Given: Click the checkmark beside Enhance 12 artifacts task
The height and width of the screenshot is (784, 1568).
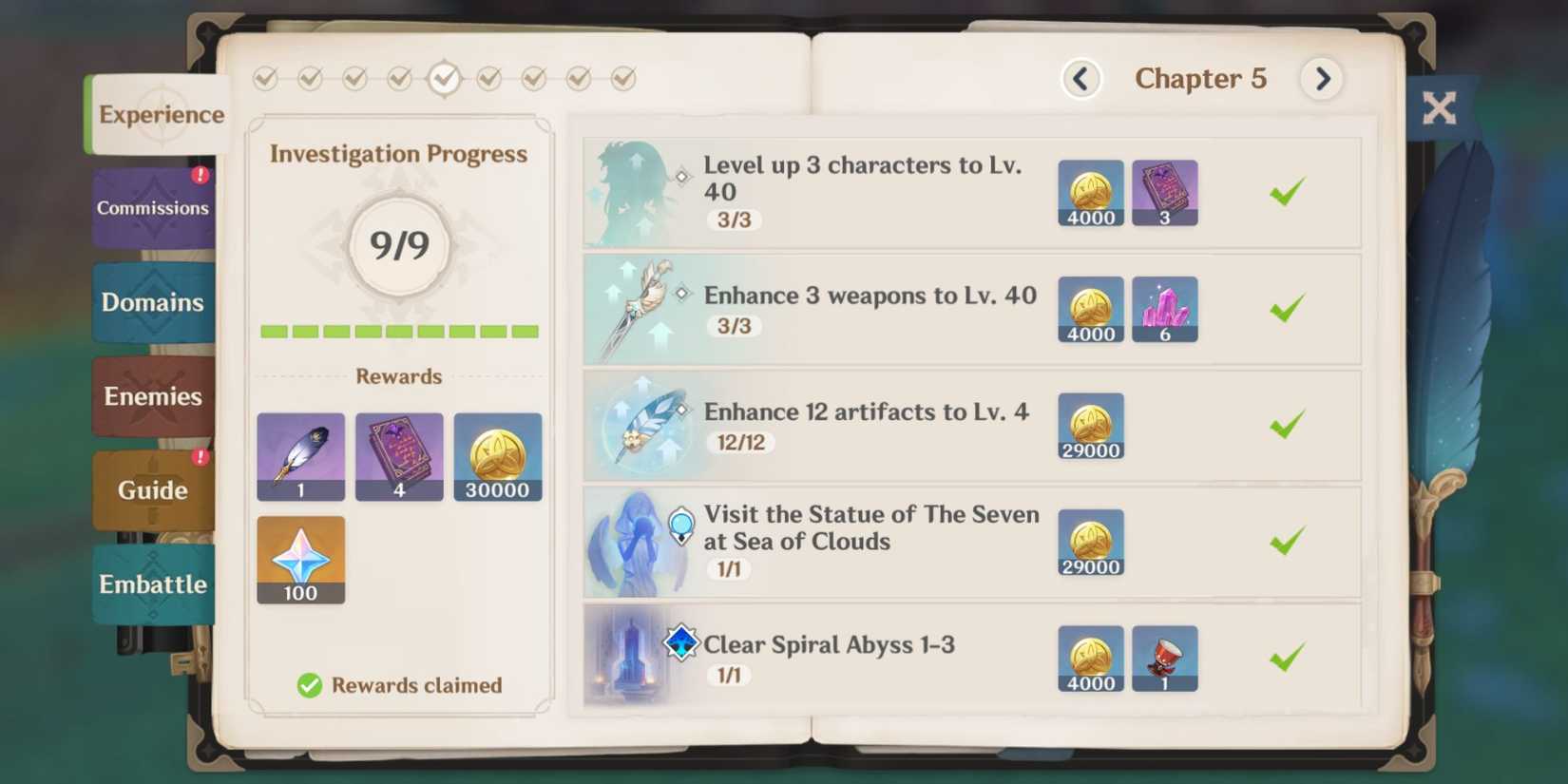Looking at the screenshot, I should click(1286, 425).
